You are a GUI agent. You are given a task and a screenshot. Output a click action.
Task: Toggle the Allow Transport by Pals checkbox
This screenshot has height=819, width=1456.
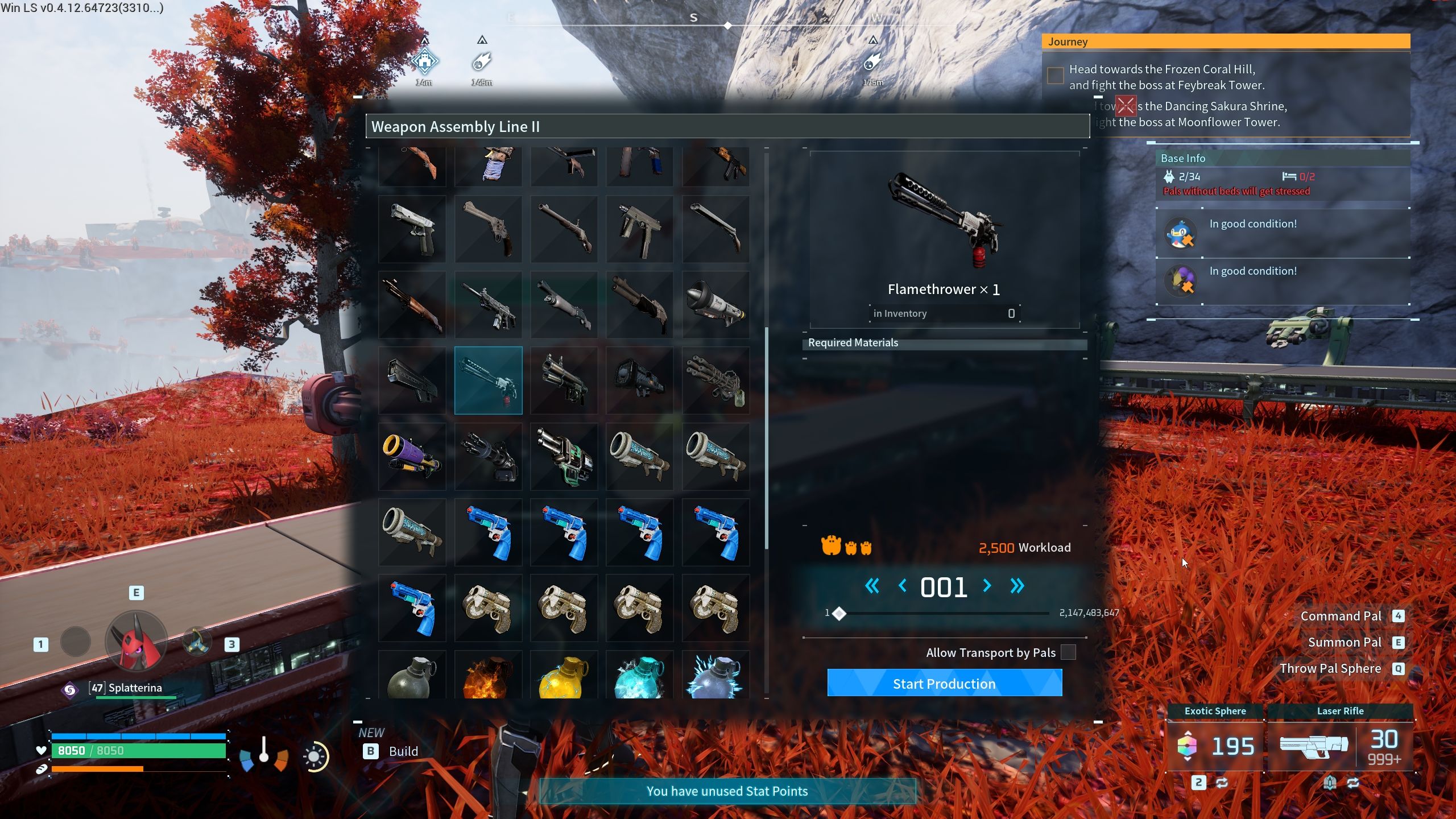click(x=1068, y=652)
